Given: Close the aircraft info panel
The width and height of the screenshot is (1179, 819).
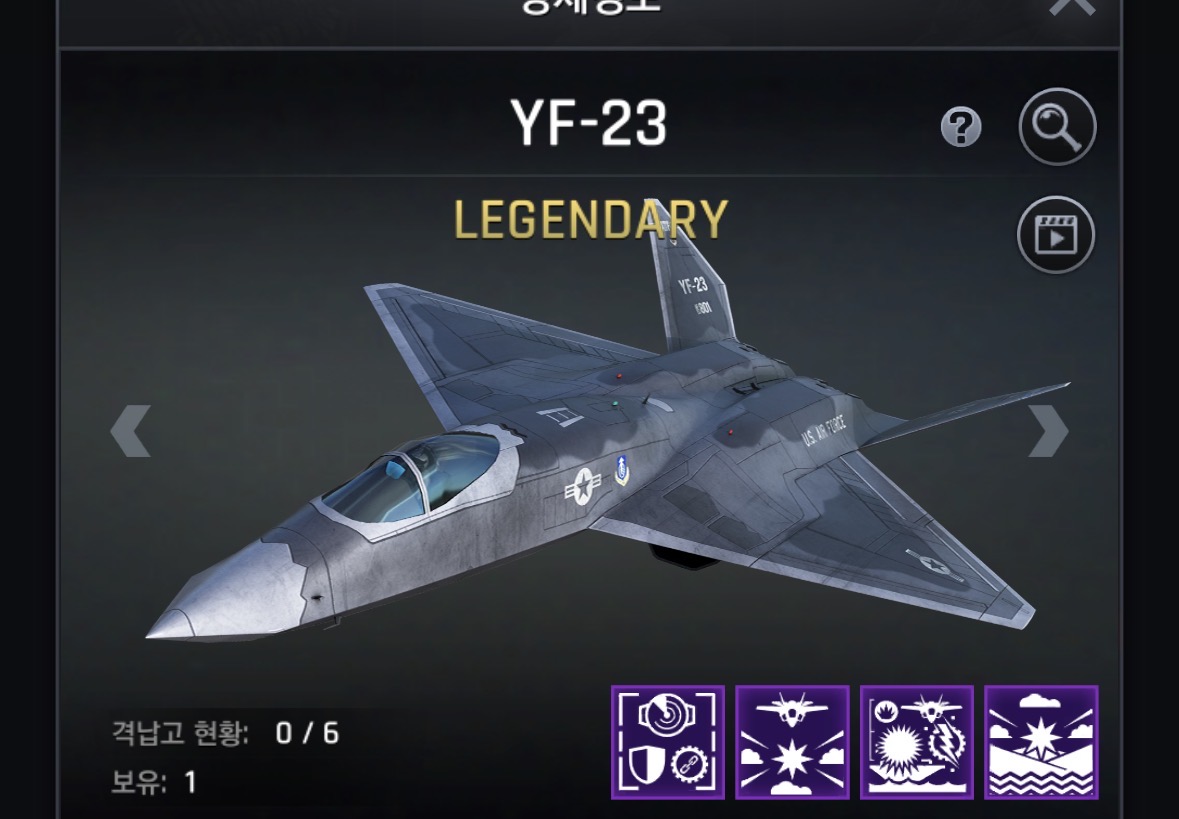Looking at the screenshot, I should 1072,6.
